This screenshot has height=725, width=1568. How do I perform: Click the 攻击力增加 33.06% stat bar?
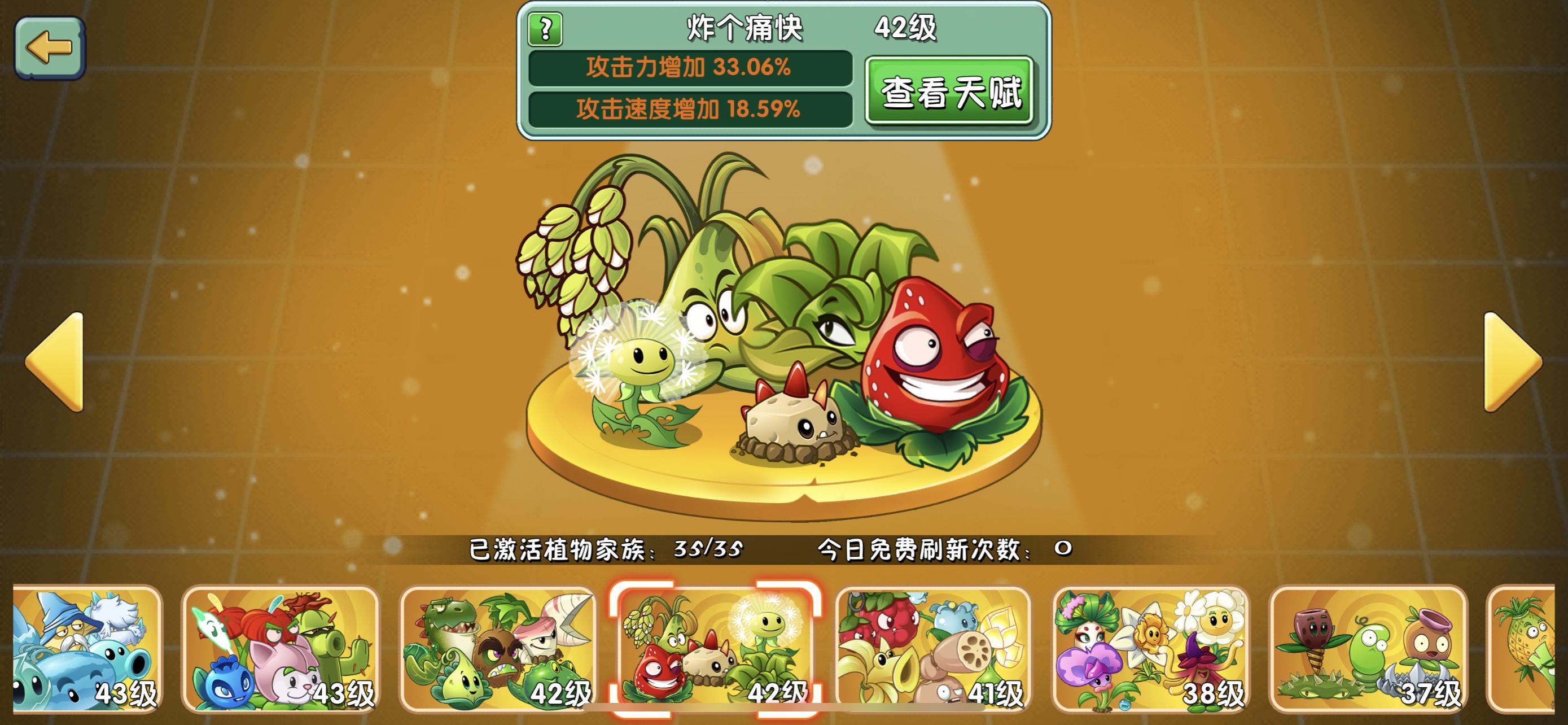click(x=691, y=69)
